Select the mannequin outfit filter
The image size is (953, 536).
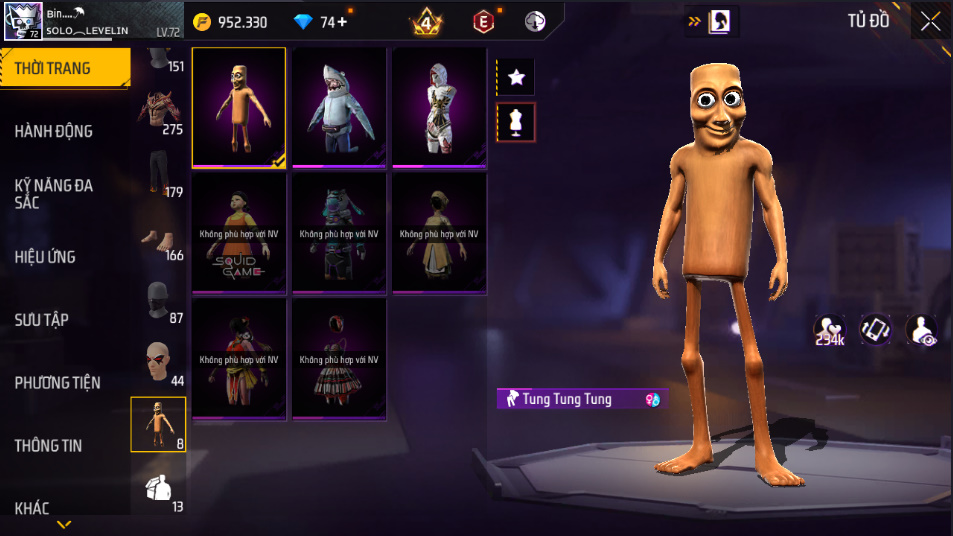click(x=516, y=122)
